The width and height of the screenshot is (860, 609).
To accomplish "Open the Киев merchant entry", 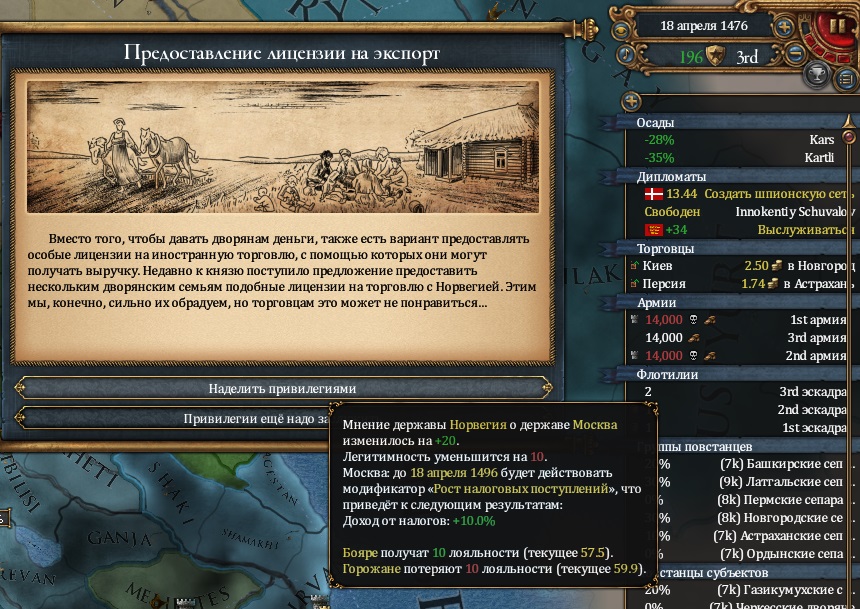I will tap(742, 266).
